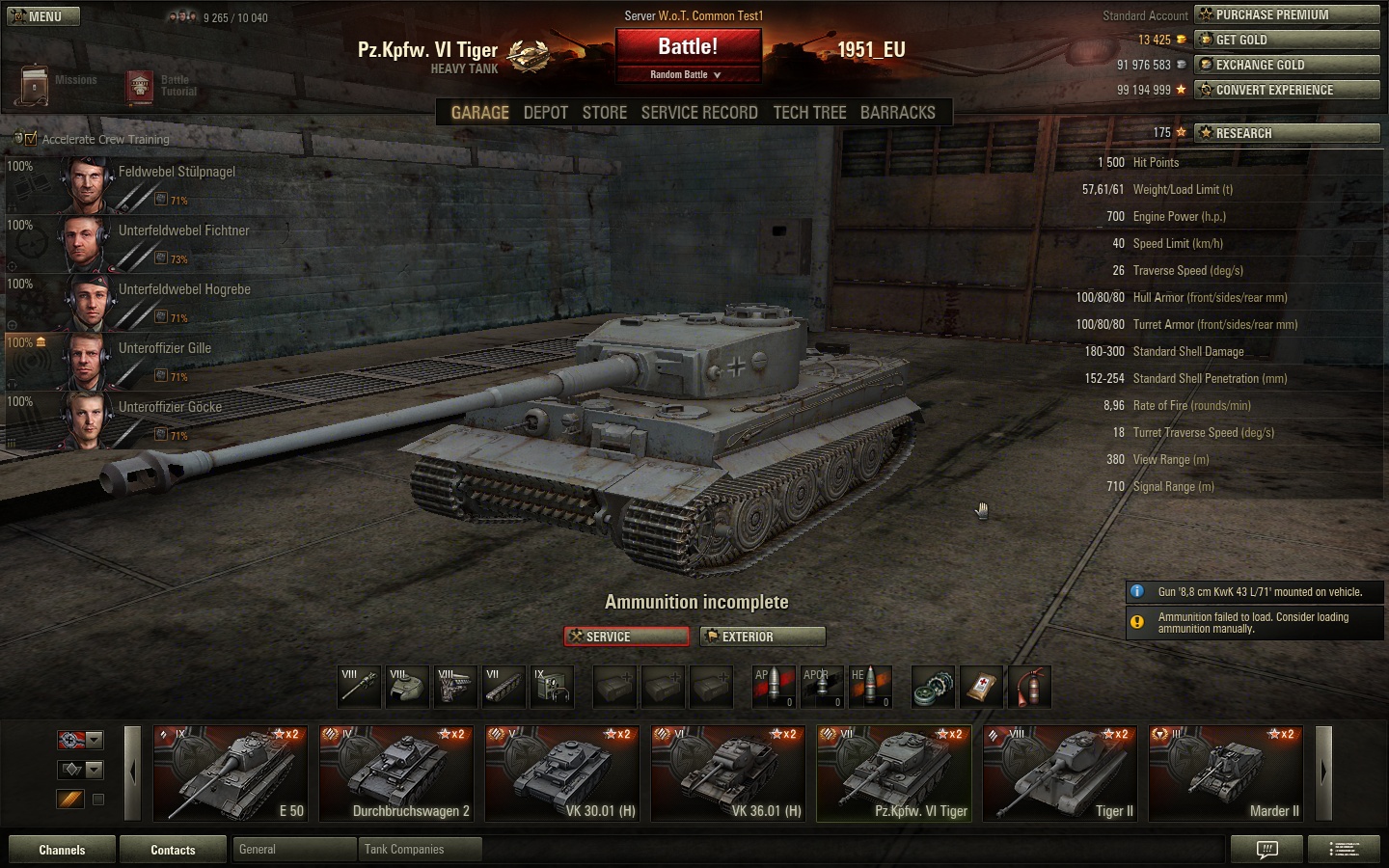Start the match with the Battle! button
Screen dimensions: 1389x868
(688, 46)
